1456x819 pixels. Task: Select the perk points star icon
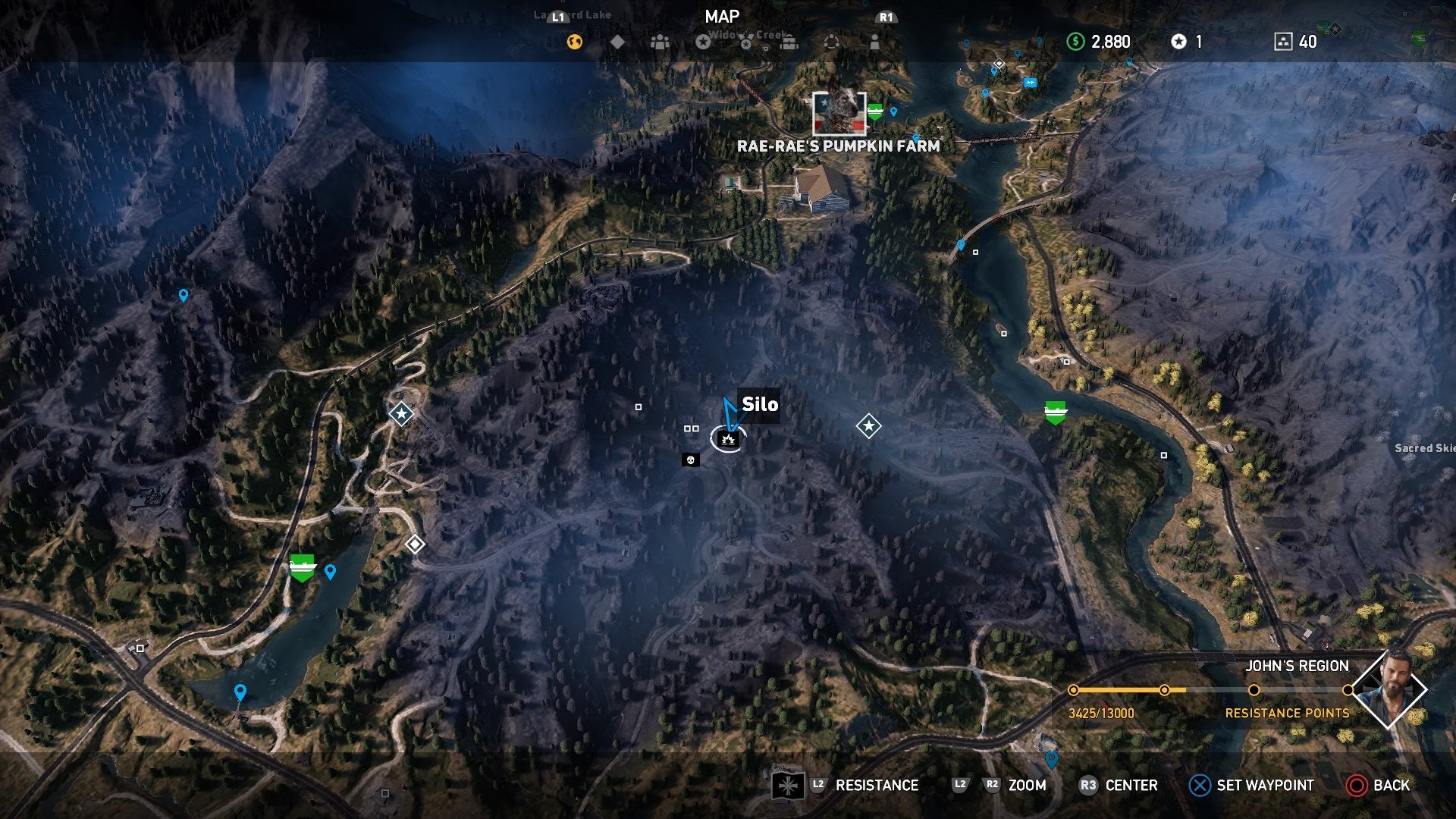click(1179, 42)
